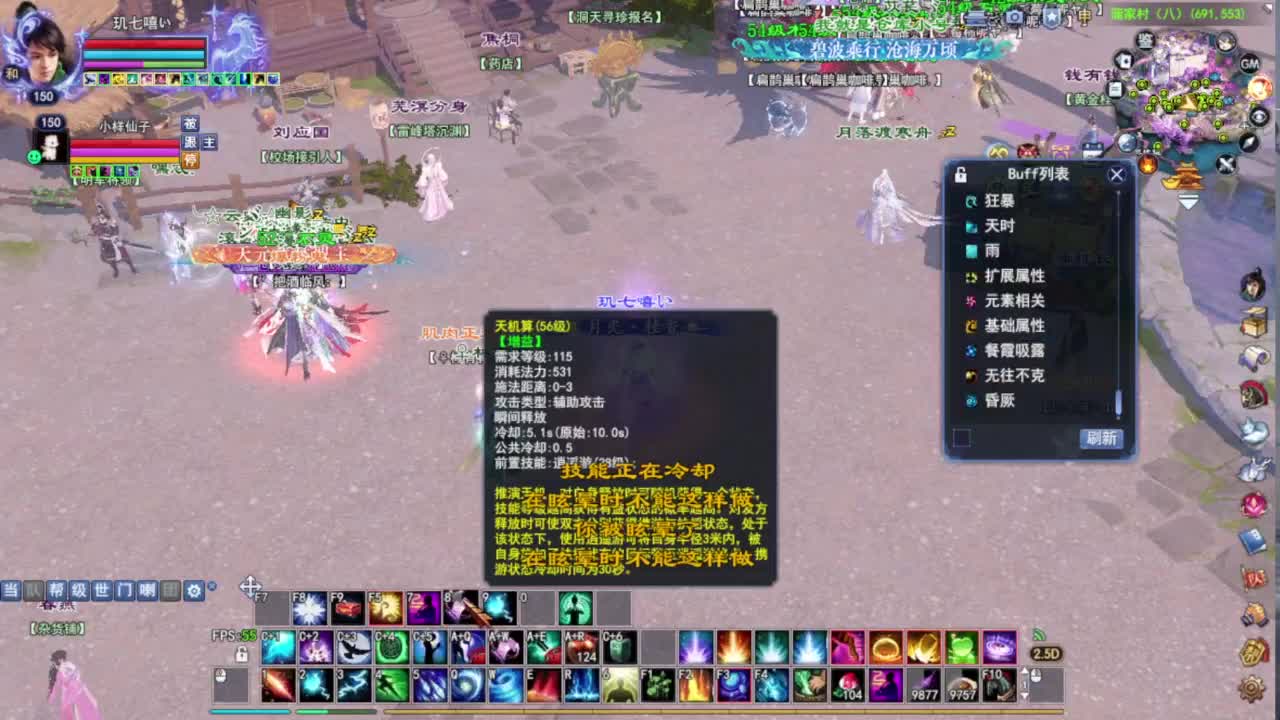The width and height of the screenshot is (1280, 720).
Task: Open the chat settings gear icon
Action: [193, 590]
